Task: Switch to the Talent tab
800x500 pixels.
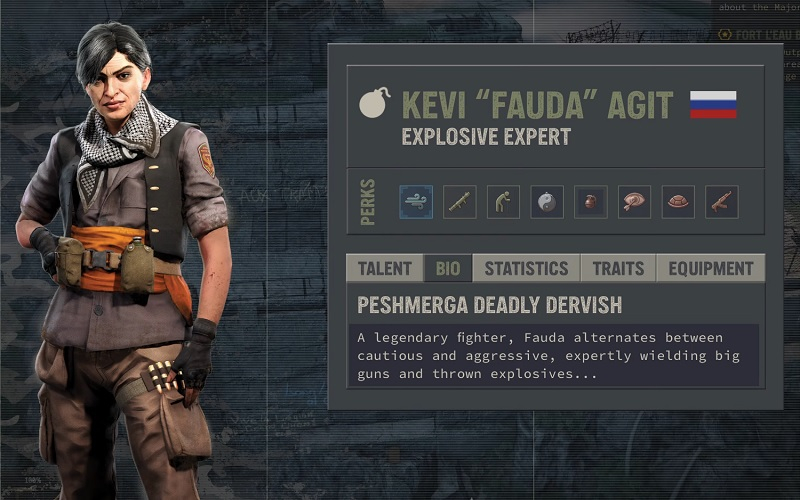Action: click(385, 268)
